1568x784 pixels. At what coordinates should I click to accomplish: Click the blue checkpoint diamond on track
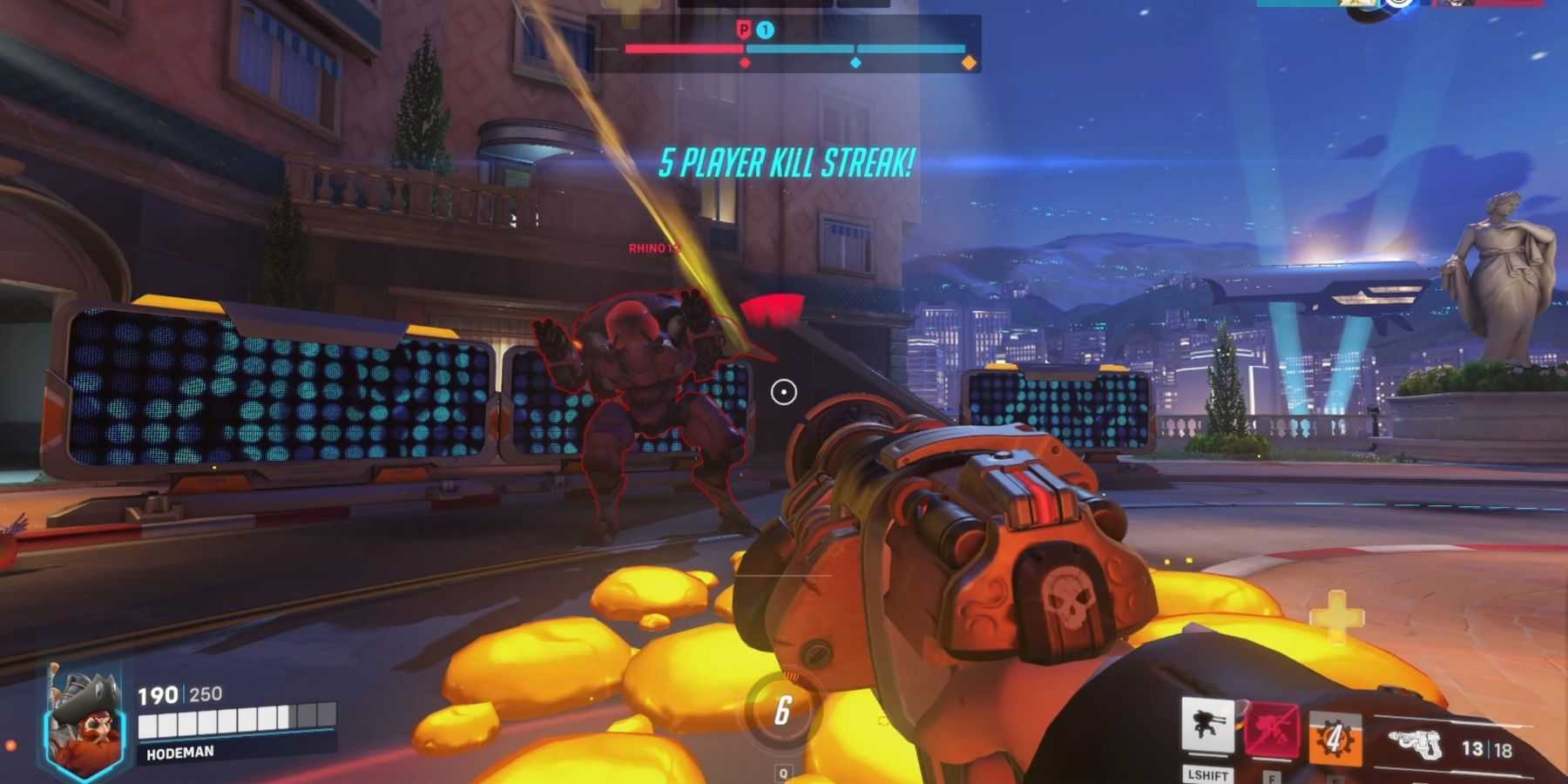(855, 63)
